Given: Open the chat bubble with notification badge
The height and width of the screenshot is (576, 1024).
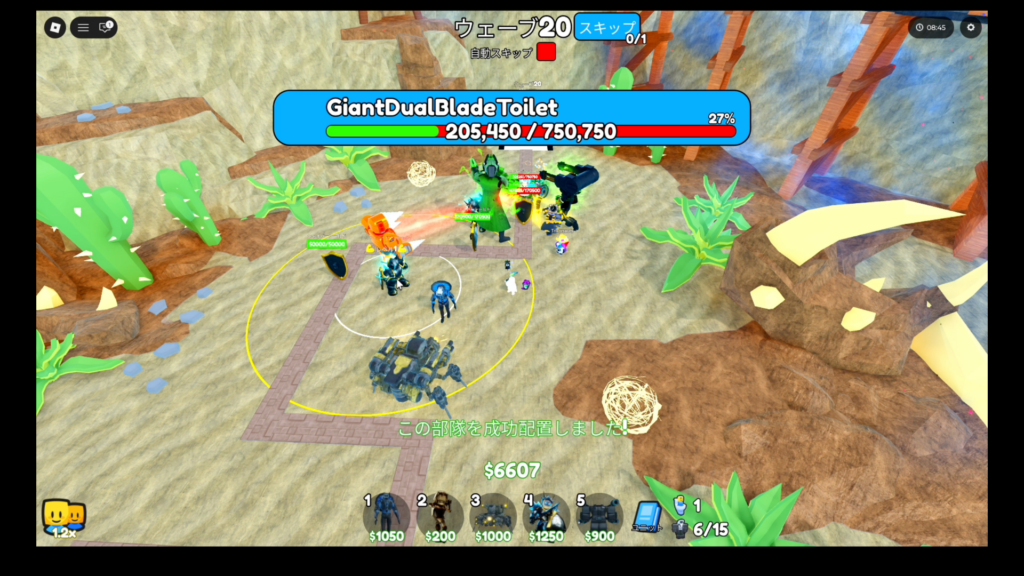Looking at the screenshot, I should [x=105, y=28].
